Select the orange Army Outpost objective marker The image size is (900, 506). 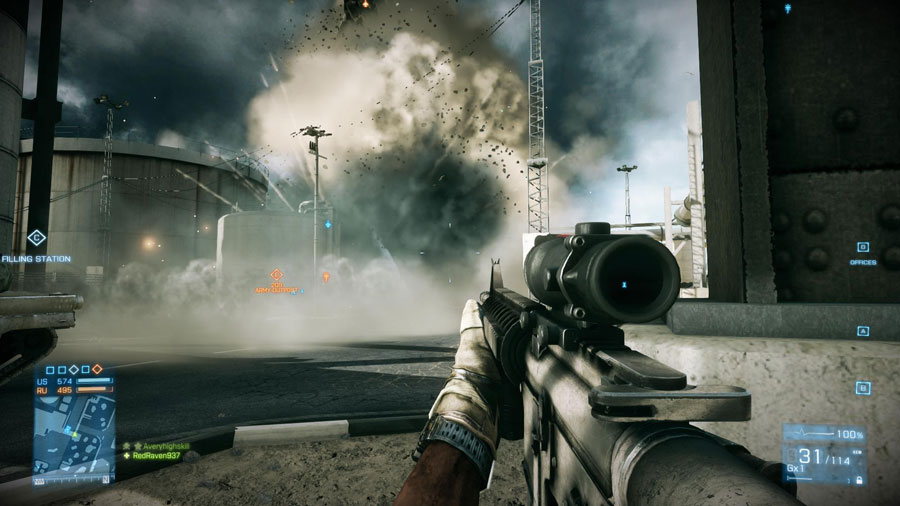[x=277, y=274]
